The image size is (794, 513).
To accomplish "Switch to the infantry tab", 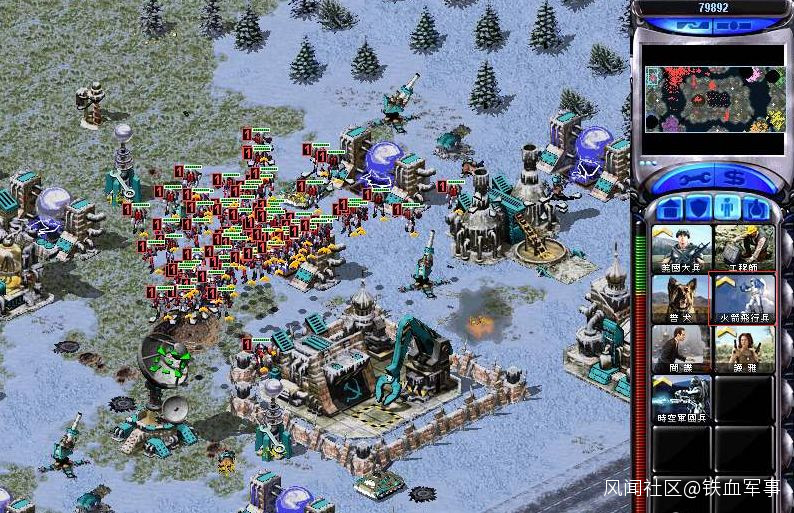I will click(x=728, y=208).
